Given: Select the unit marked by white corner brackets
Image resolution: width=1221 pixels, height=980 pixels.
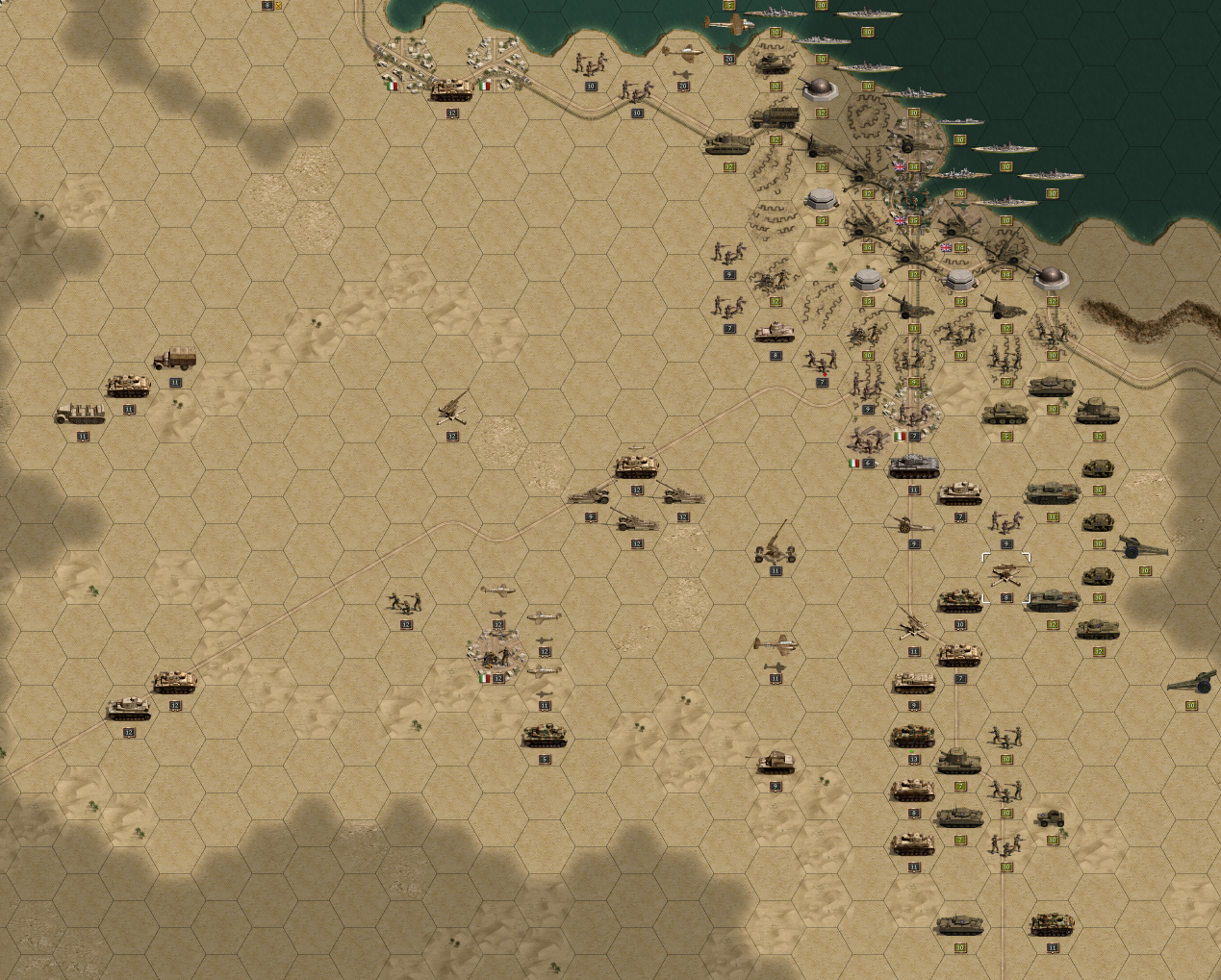Looking at the screenshot, I should [x=1005, y=577].
